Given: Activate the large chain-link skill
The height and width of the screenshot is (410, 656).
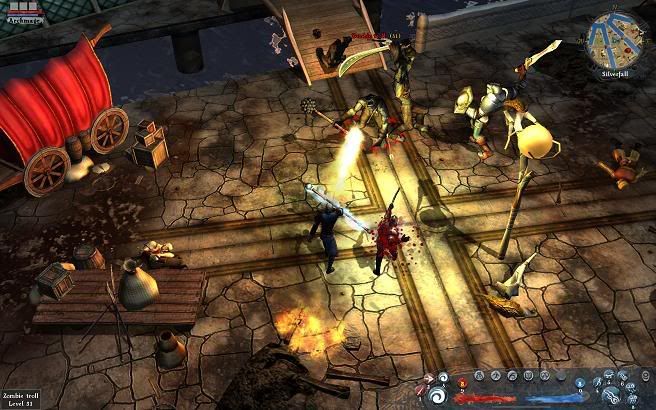Looking at the screenshot, I should (x=610, y=397).
